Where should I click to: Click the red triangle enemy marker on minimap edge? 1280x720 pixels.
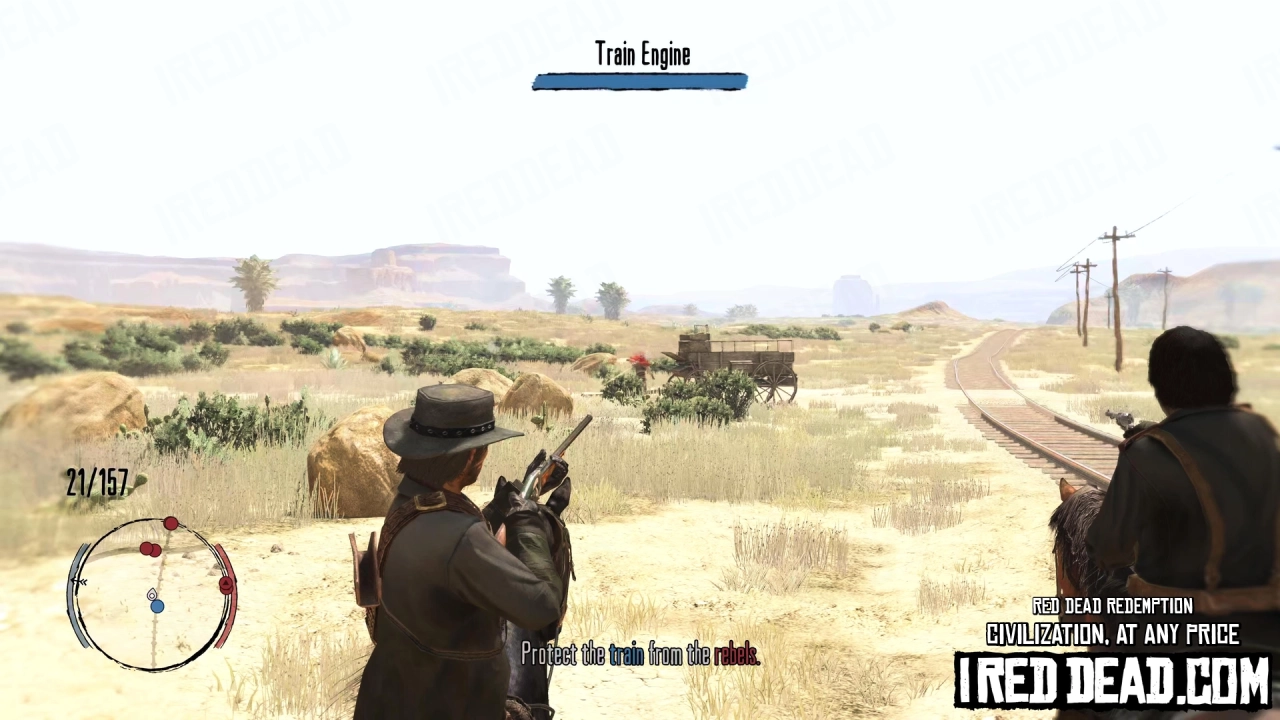point(225,583)
